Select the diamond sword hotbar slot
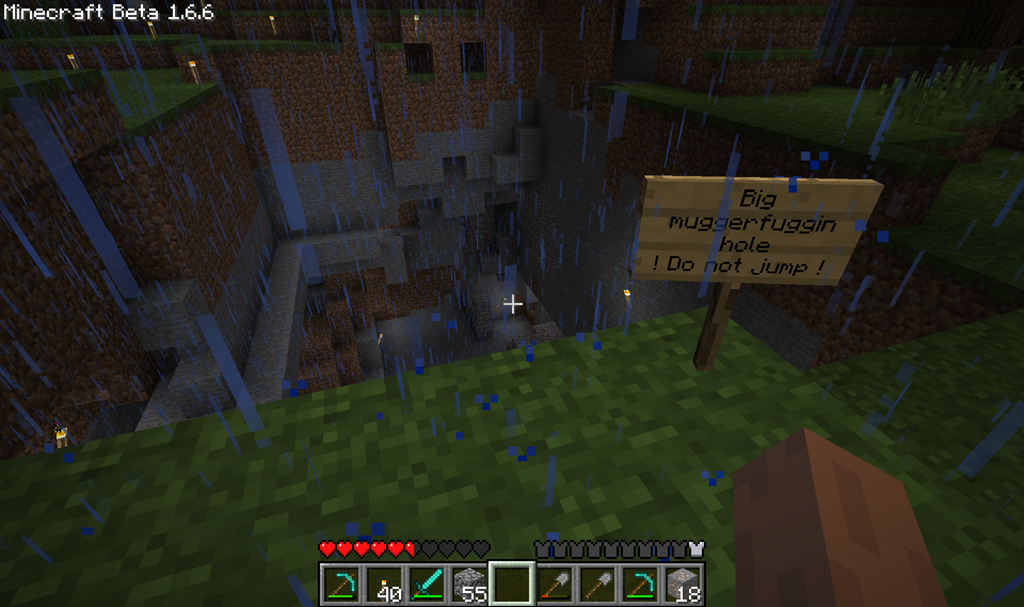The width and height of the screenshot is (1024, 607). (x=426, y=583)
